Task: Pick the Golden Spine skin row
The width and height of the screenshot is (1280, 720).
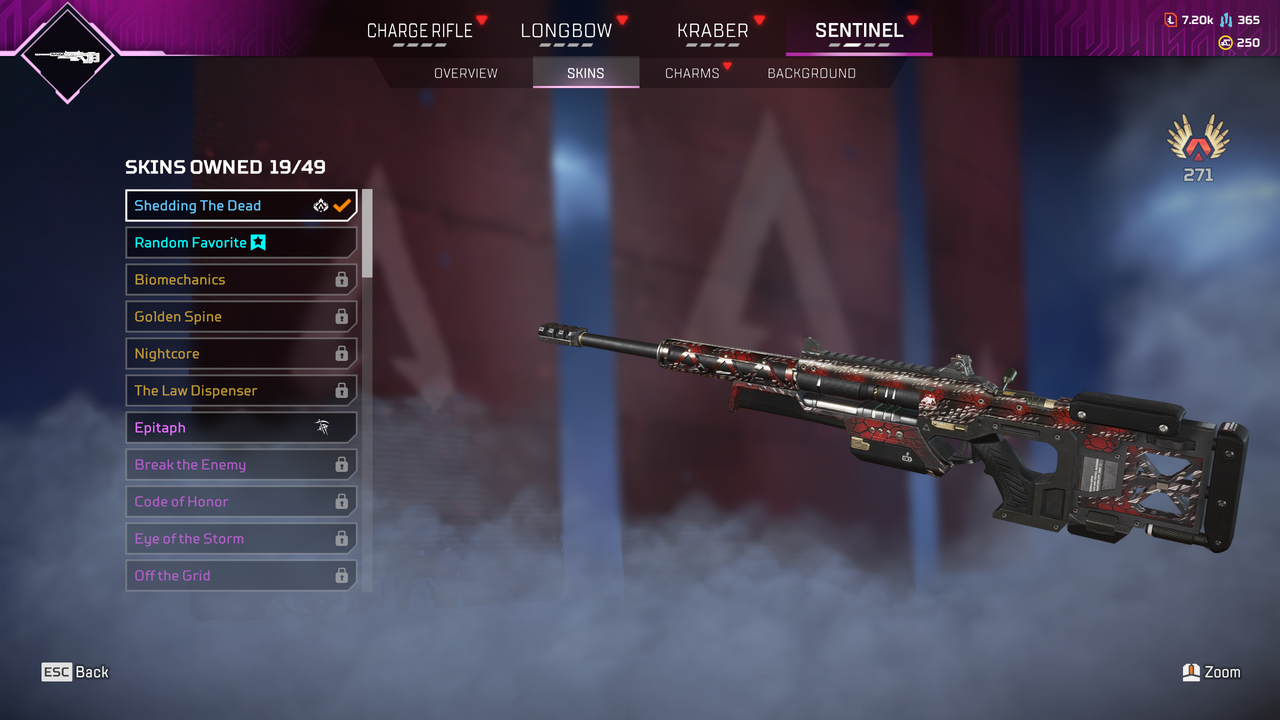Action: pyautogui.click(x=240, y=317)
